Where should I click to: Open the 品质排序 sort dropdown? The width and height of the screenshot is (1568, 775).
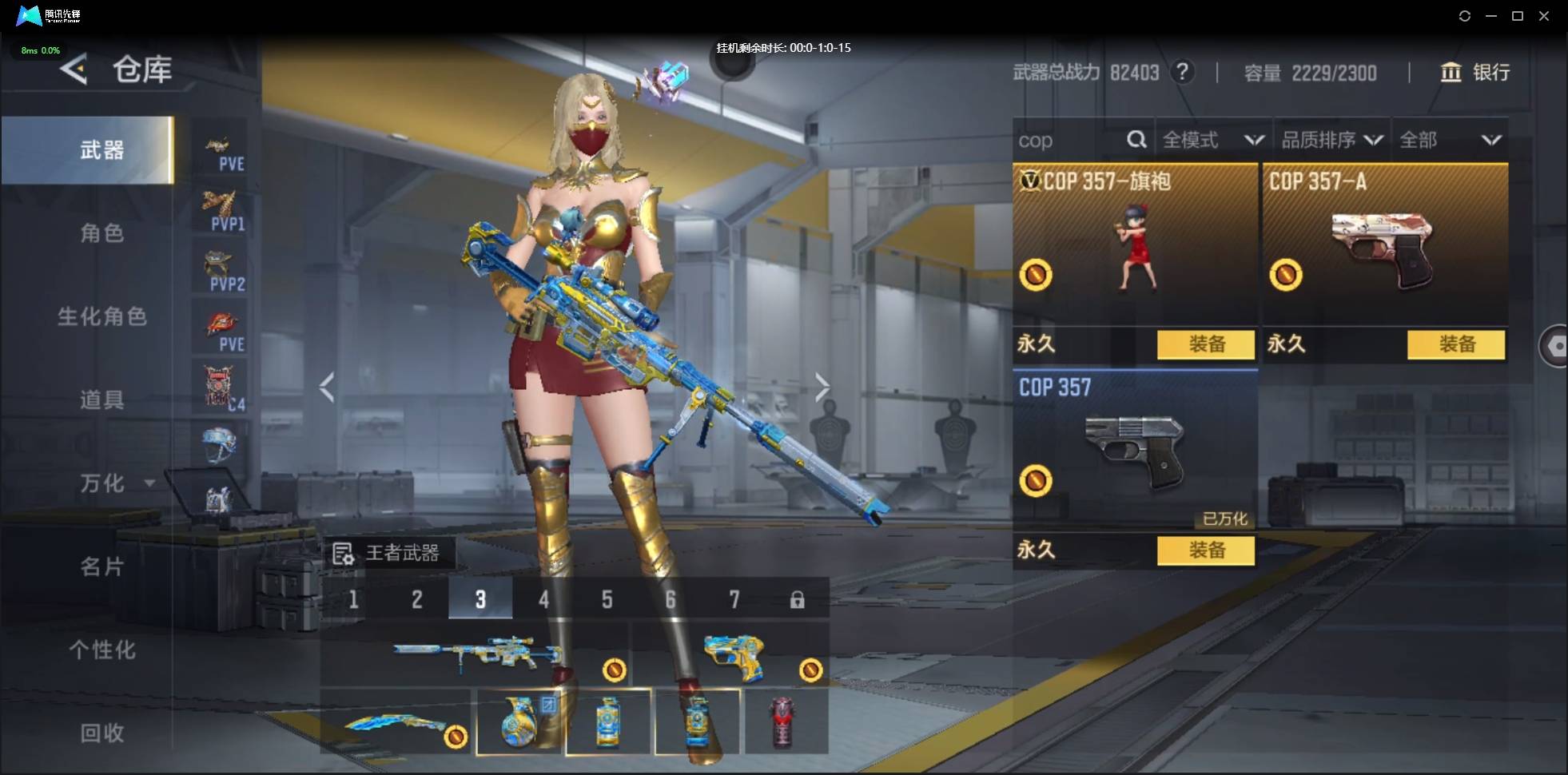click(x=1331, y=141)
